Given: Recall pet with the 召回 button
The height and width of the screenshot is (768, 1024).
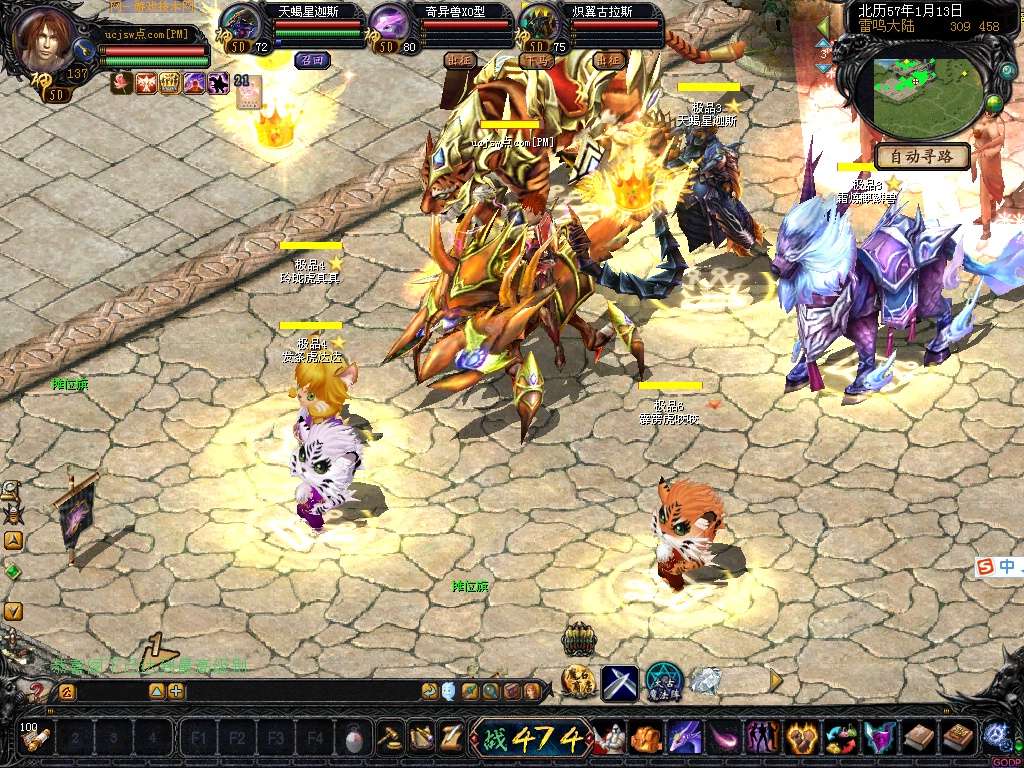Looking at the screenshot, I should [x=312, y=60].
